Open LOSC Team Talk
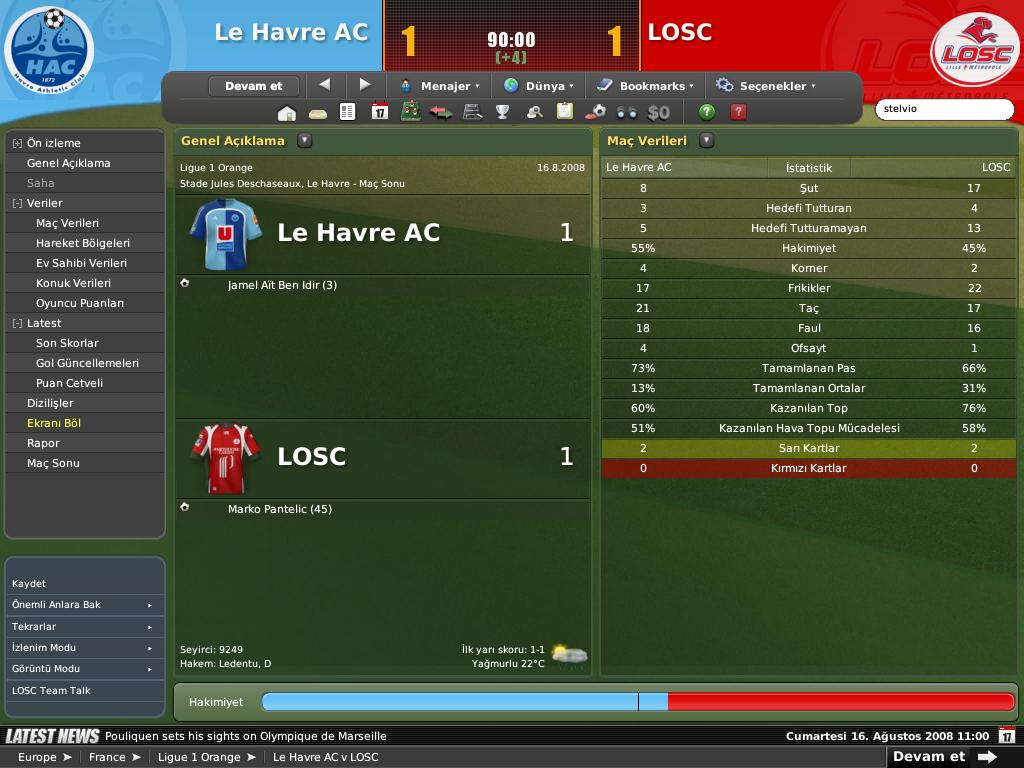1024x768 pixels. [51, 690]
